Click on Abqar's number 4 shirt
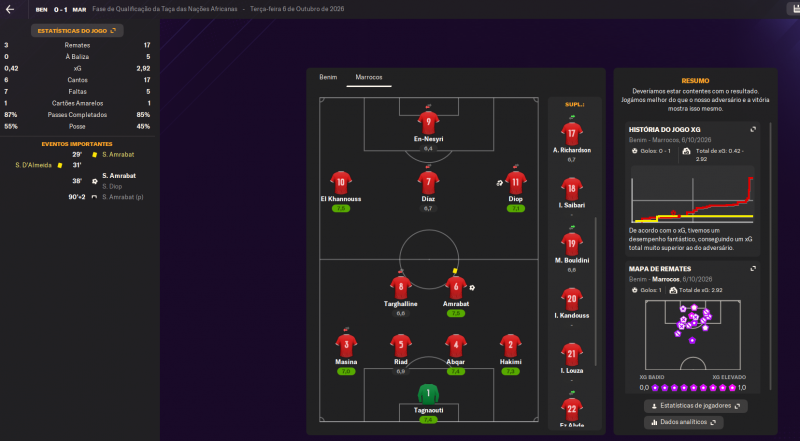The width and height of the screenshot is (800, 441). click(456, 344)
